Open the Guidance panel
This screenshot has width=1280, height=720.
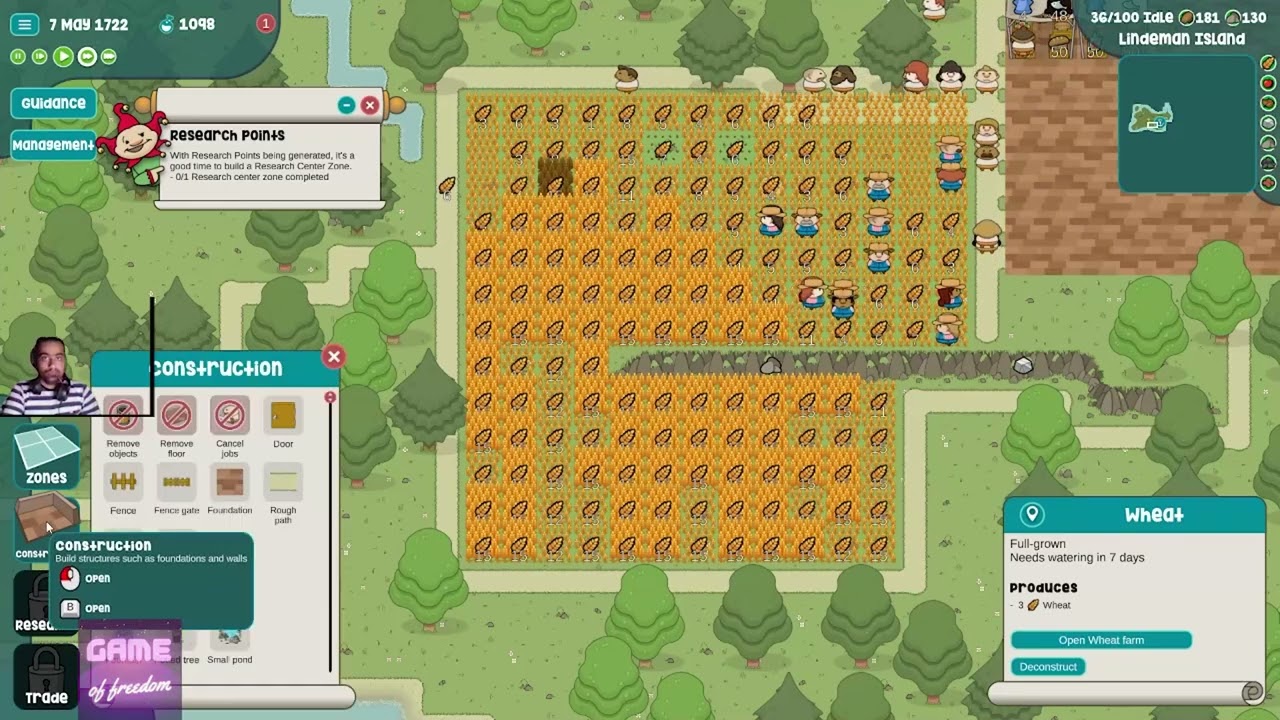(x=53, y=103)
